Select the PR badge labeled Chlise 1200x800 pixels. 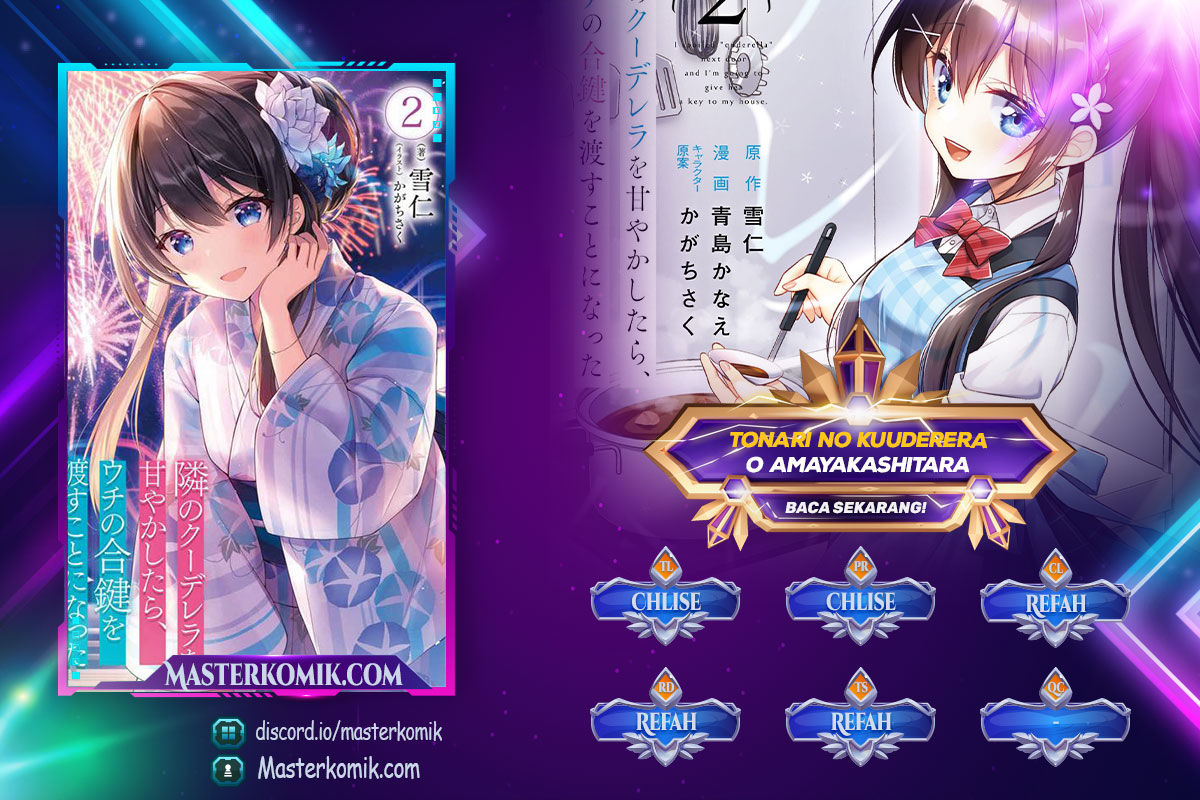point(860,601)
